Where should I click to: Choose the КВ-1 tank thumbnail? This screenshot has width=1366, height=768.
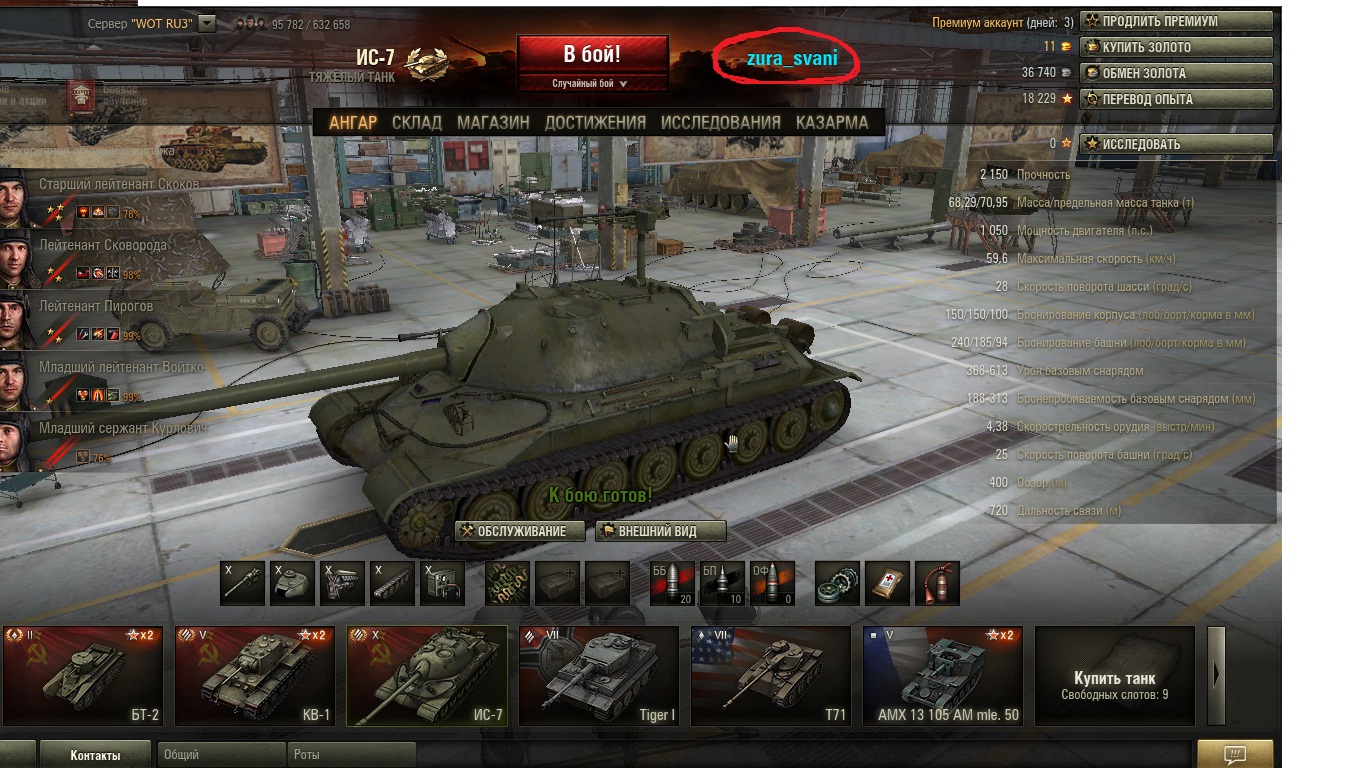click(254, 675)
